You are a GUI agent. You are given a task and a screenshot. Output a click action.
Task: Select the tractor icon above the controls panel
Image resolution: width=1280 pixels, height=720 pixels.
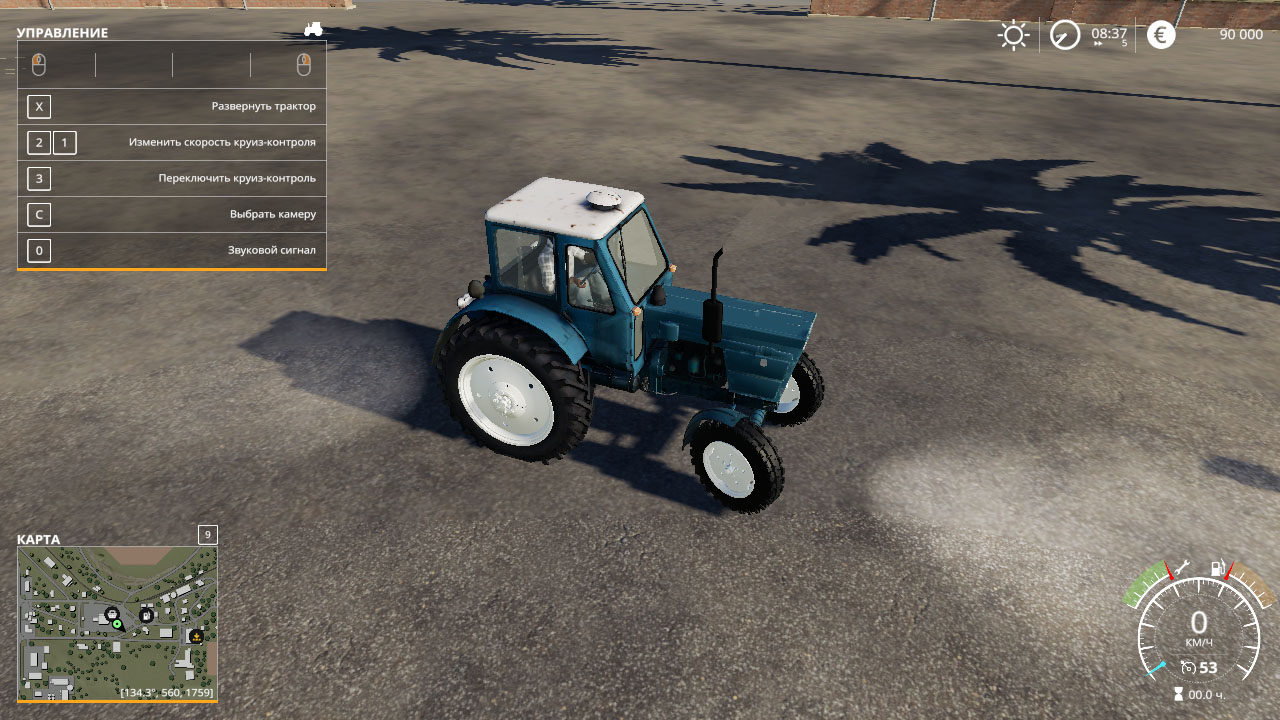[x=313, y=29]
